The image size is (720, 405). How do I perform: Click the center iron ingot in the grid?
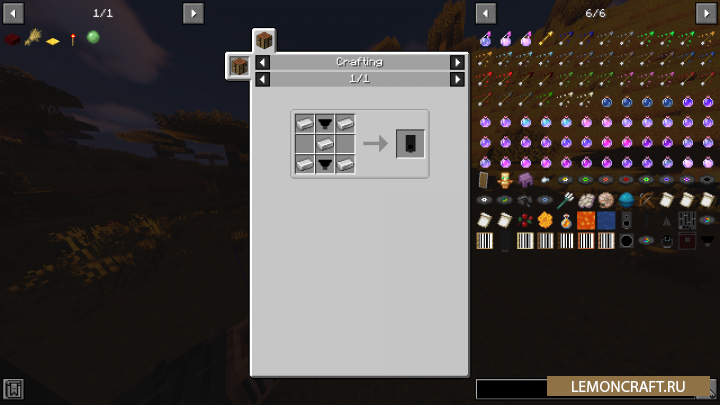pos(325,144)
